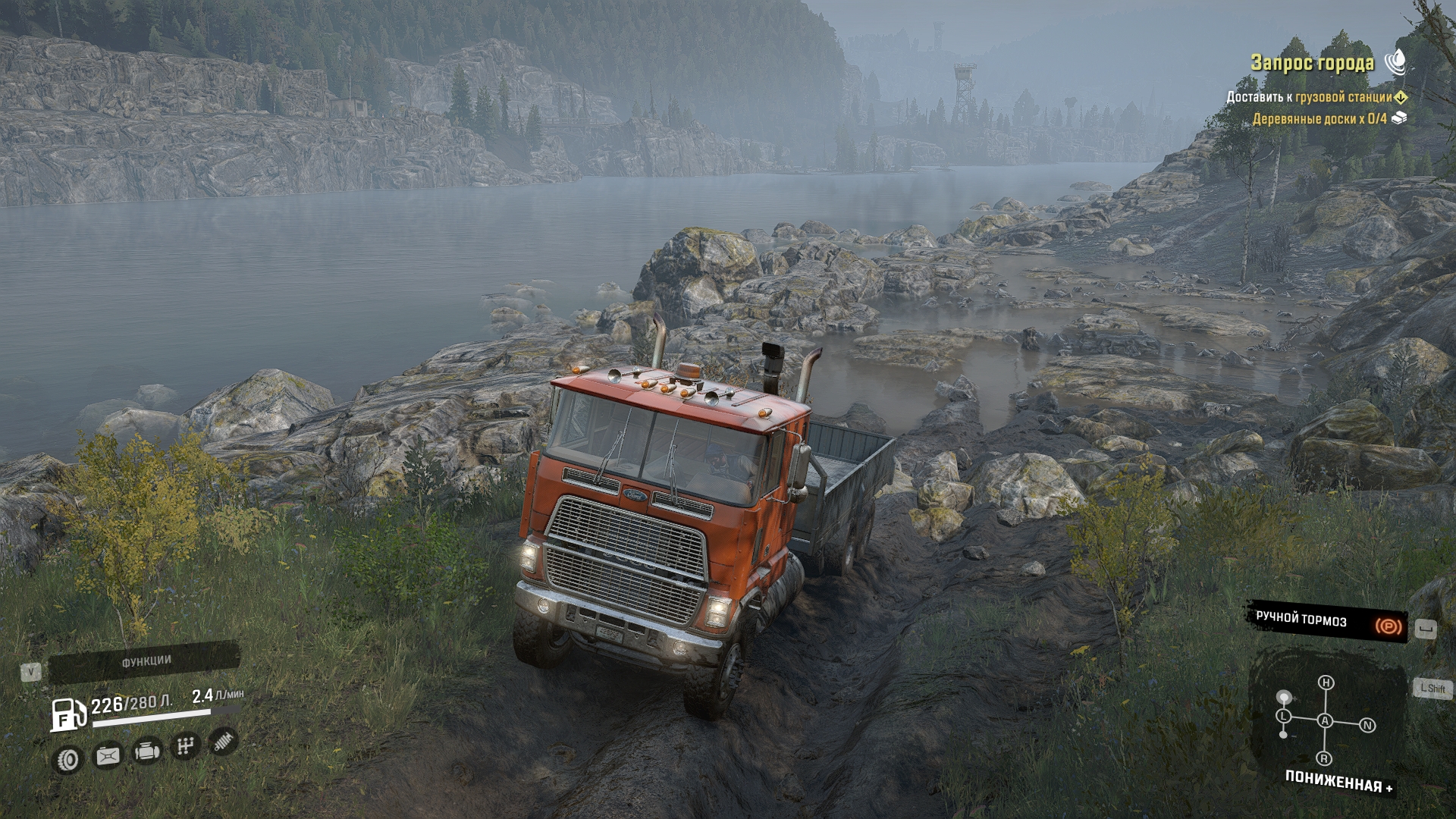The height and width of the screenshot is (819, 1456).
Task: Open the Функции panel
Action: click(146, 661)
